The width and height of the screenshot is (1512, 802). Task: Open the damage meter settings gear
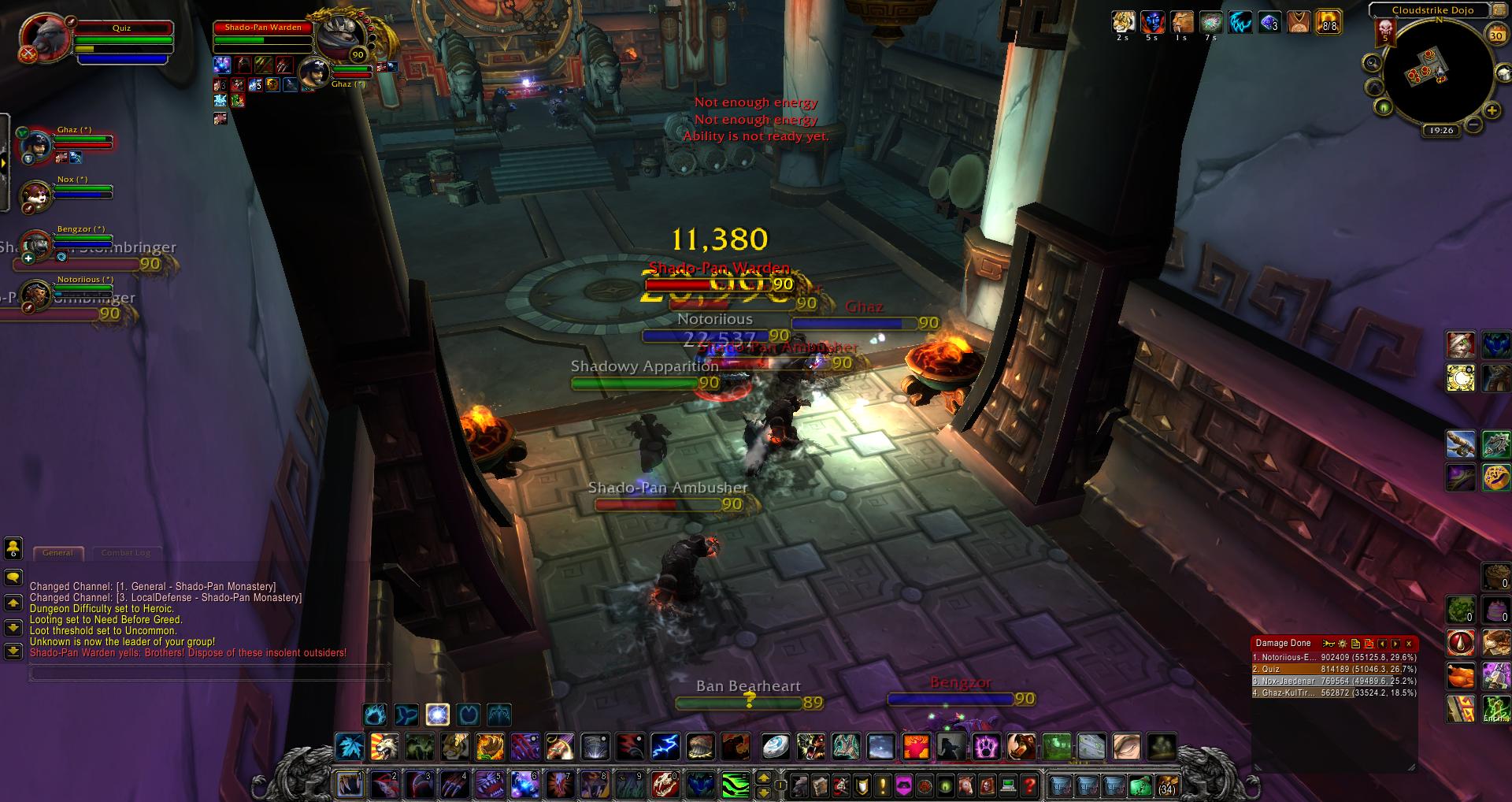[1342, 644]
